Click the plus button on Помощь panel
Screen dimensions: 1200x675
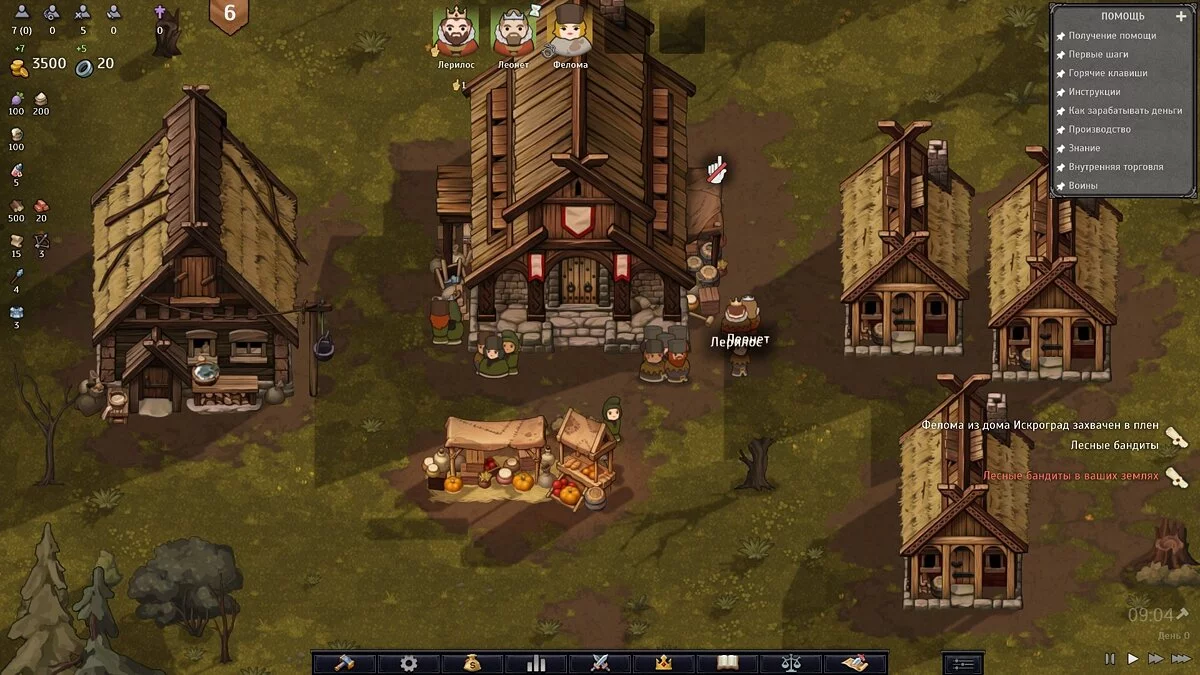point(1181,16)
